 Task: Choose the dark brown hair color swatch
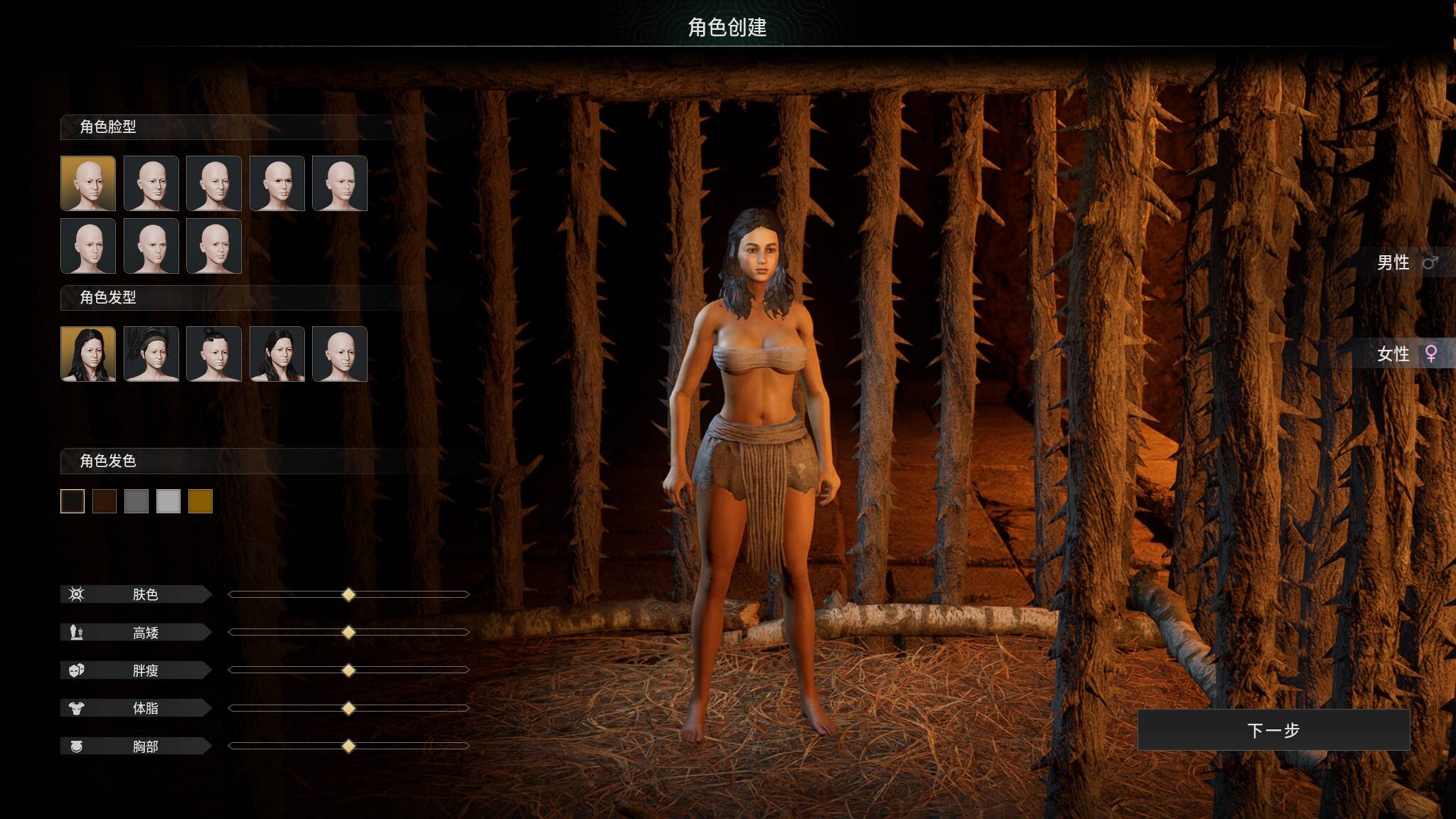105,501
